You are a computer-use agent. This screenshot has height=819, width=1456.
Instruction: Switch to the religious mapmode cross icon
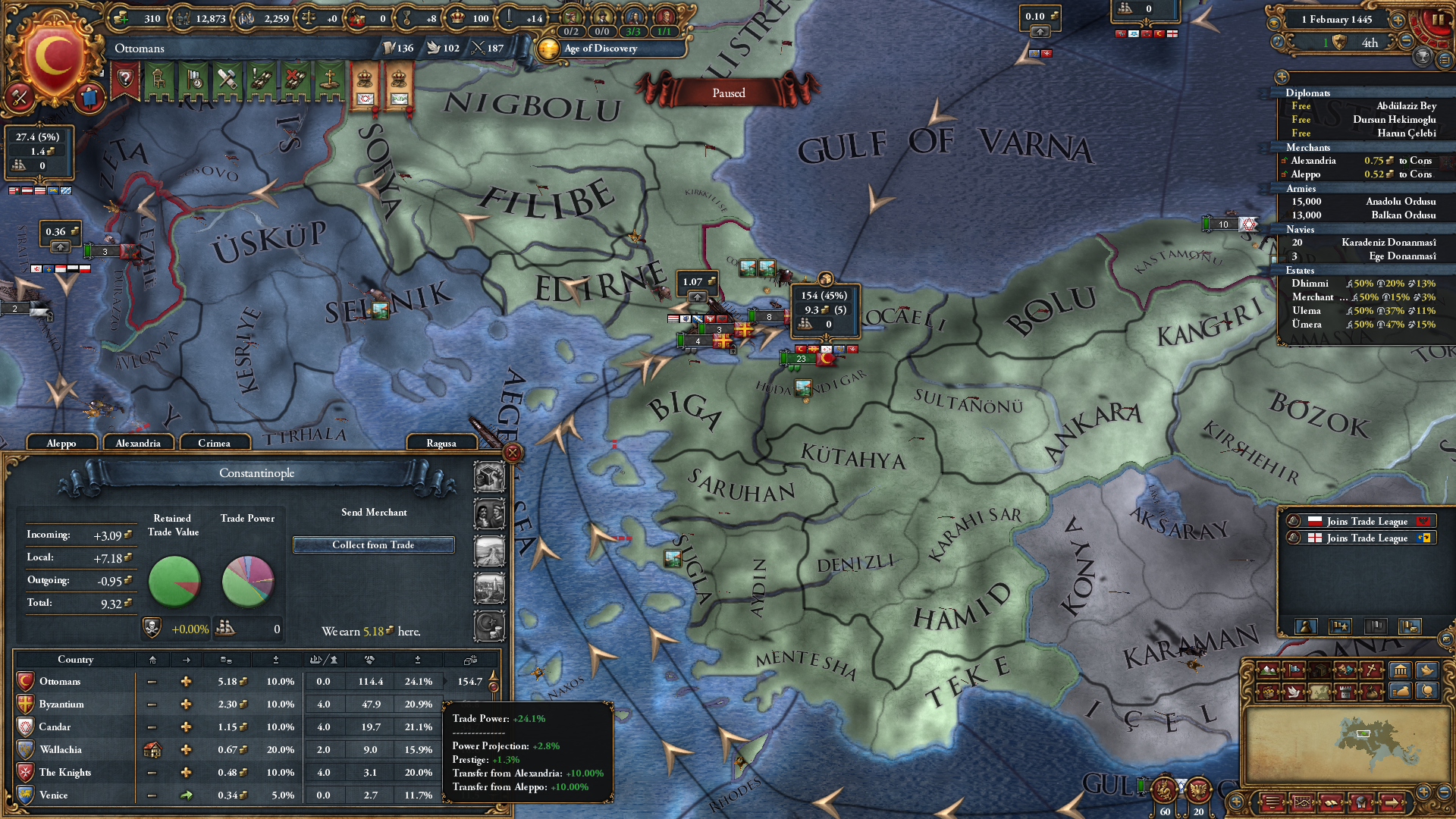coord(1371,670)
